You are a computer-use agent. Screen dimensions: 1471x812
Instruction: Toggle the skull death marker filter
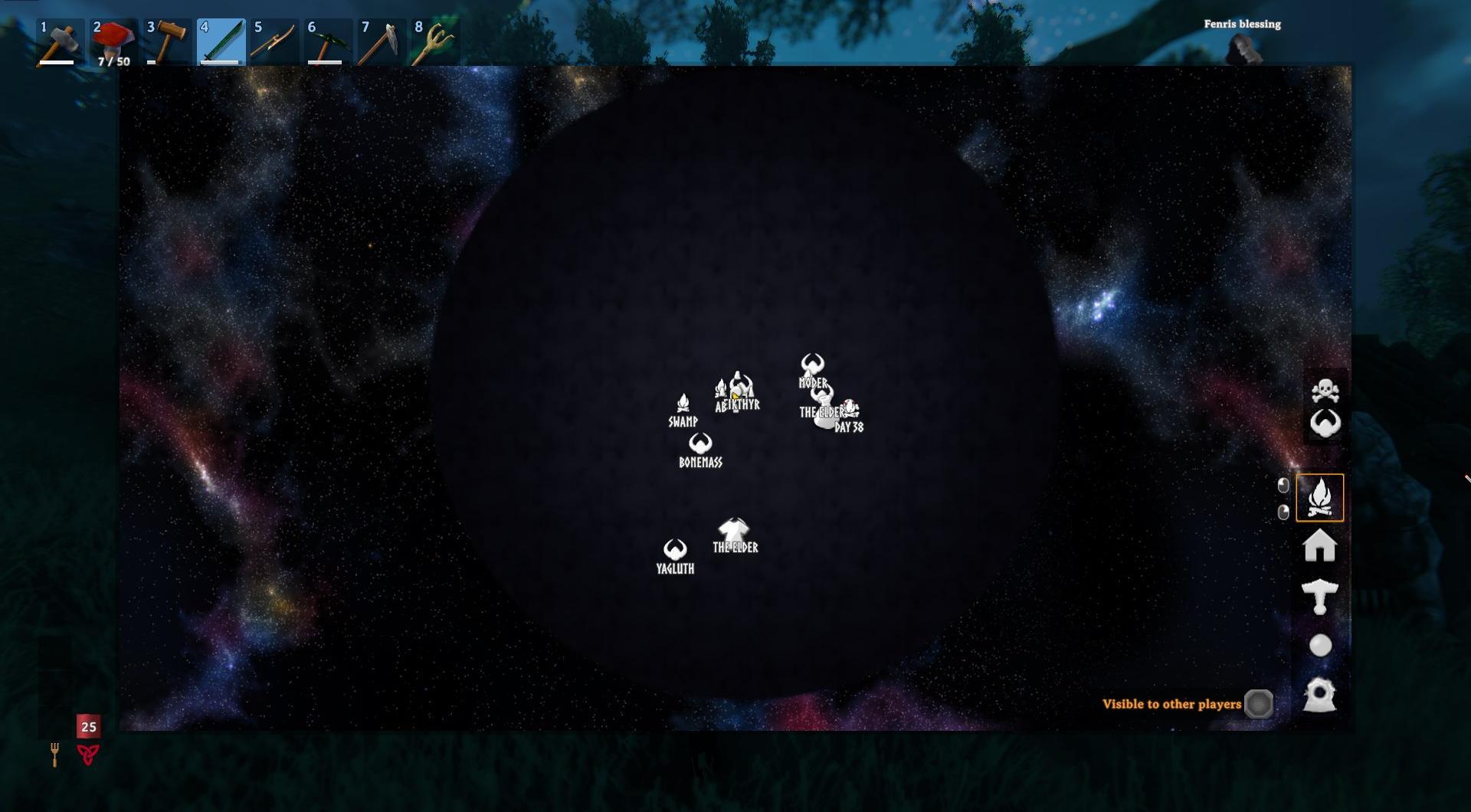point(1325,391)
